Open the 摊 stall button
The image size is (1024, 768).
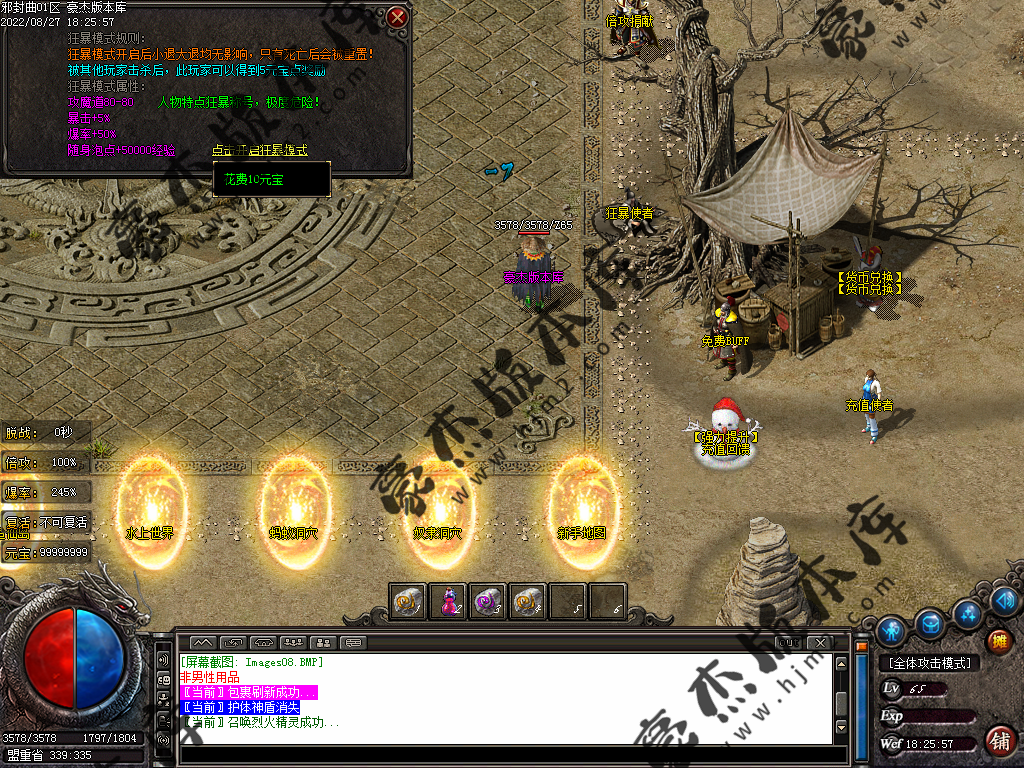[999, 641]
